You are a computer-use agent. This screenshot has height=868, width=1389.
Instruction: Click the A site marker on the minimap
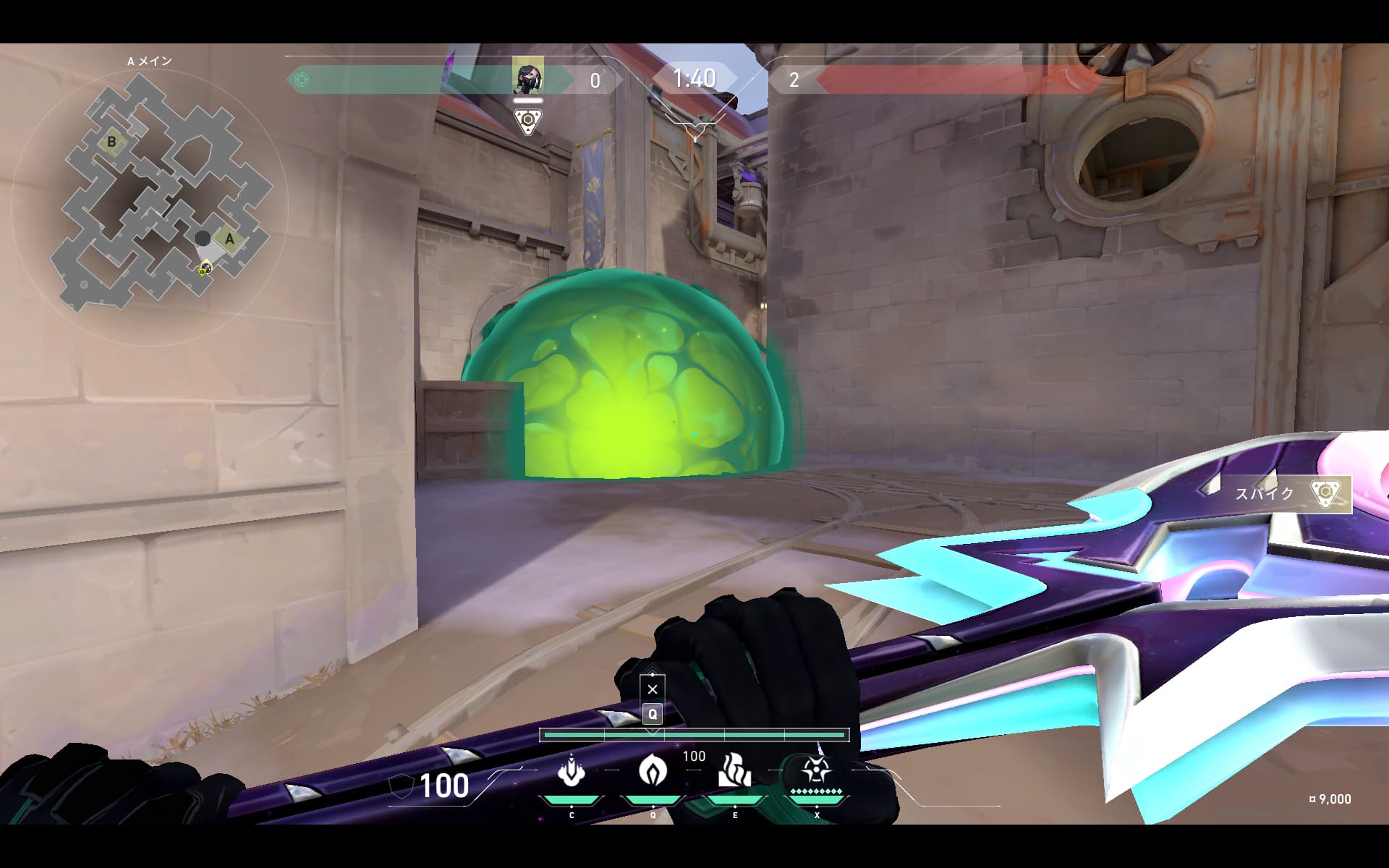[x=230, y=239]
